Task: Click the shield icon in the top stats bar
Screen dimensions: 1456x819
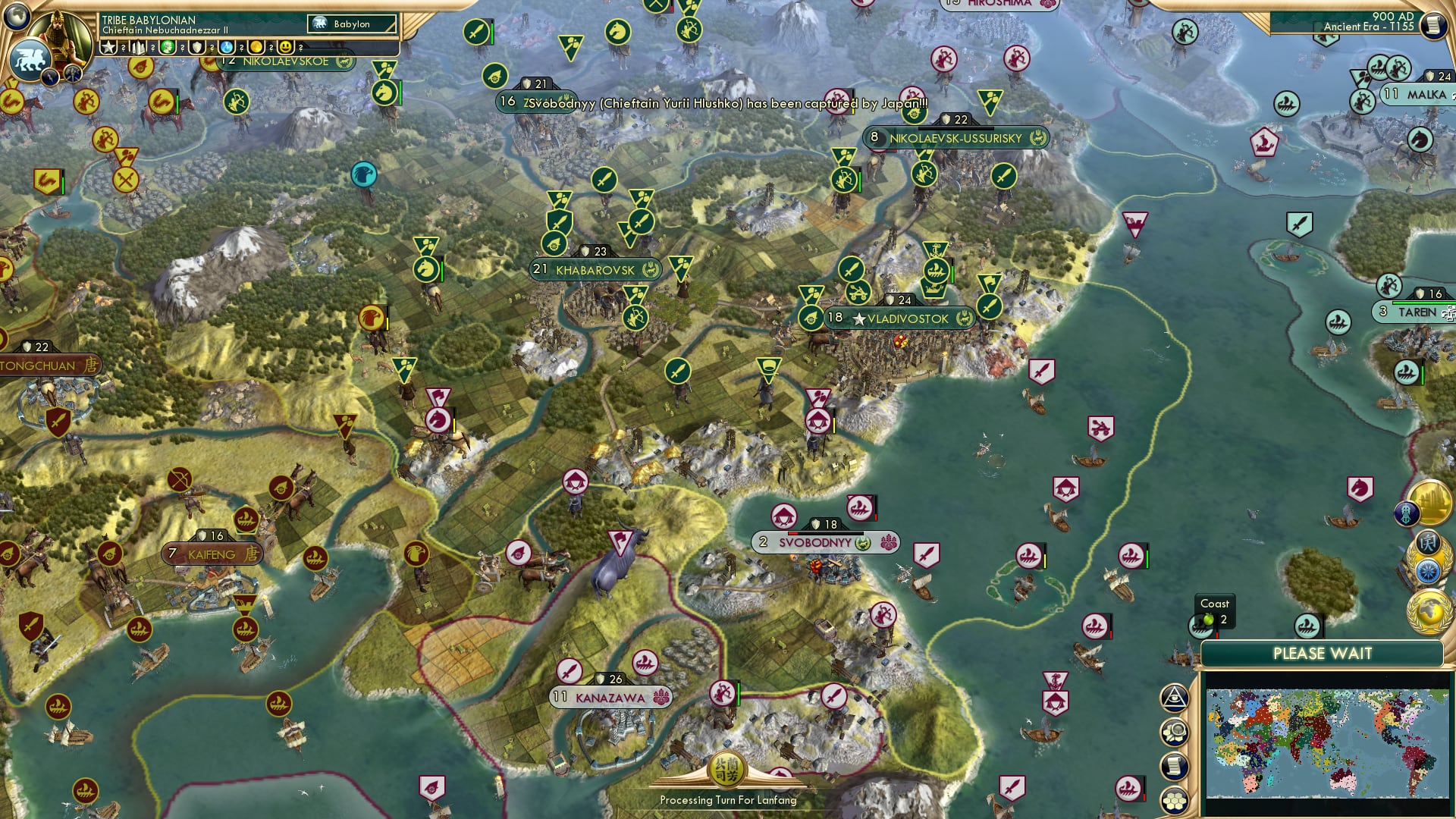Action: pyautogui.click(x=196, y=46)
